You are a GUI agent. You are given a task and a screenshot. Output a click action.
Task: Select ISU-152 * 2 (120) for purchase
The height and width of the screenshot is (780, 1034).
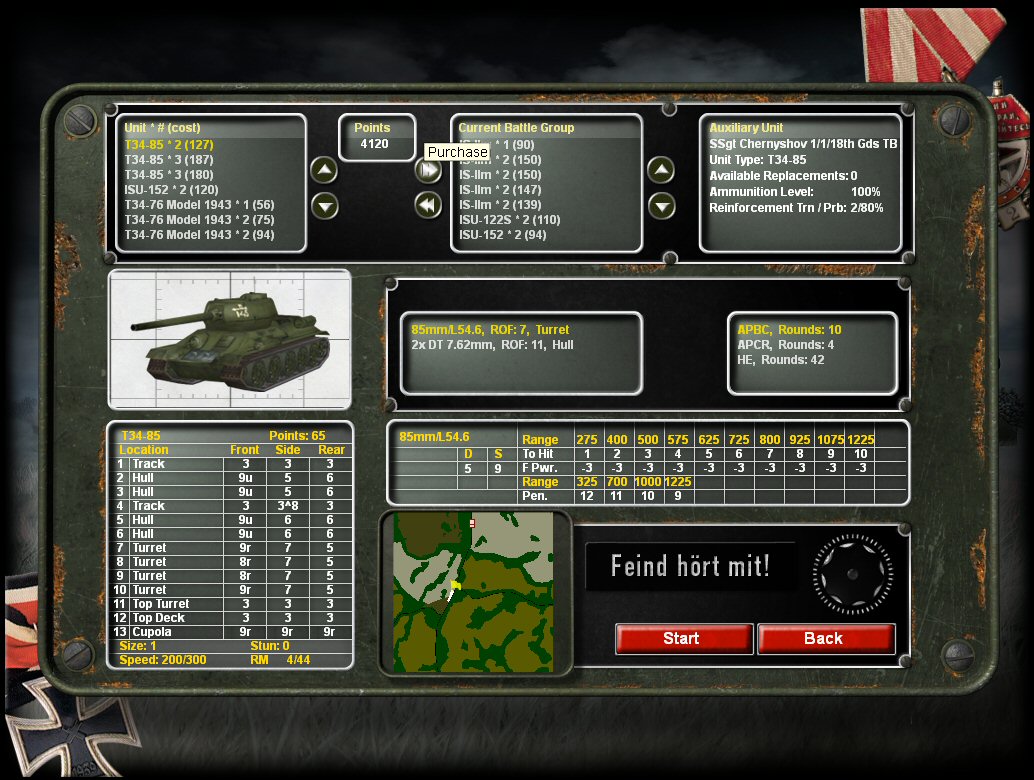(x=171, y=190)
